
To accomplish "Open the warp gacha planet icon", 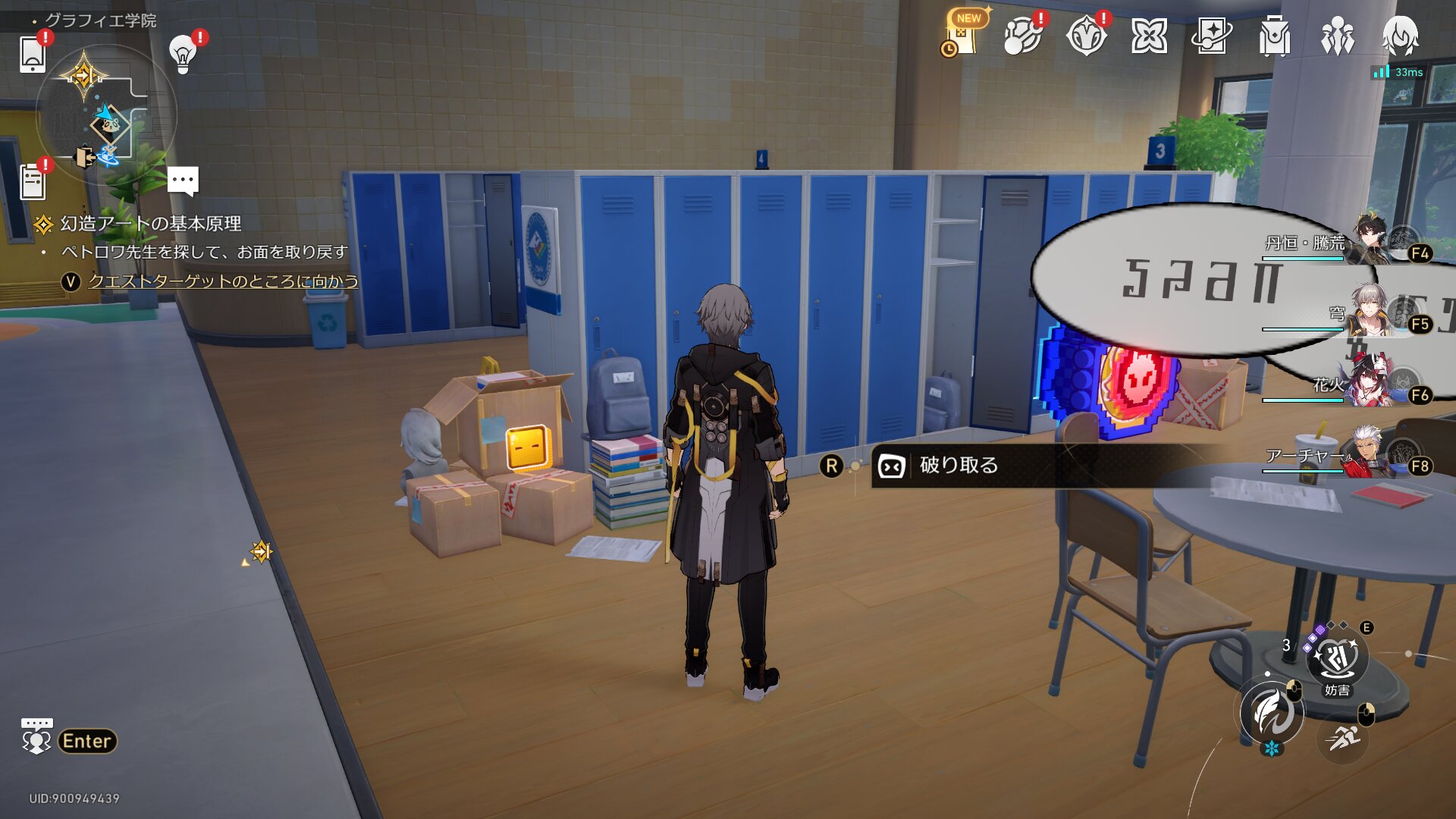I will click(1021, 36).
